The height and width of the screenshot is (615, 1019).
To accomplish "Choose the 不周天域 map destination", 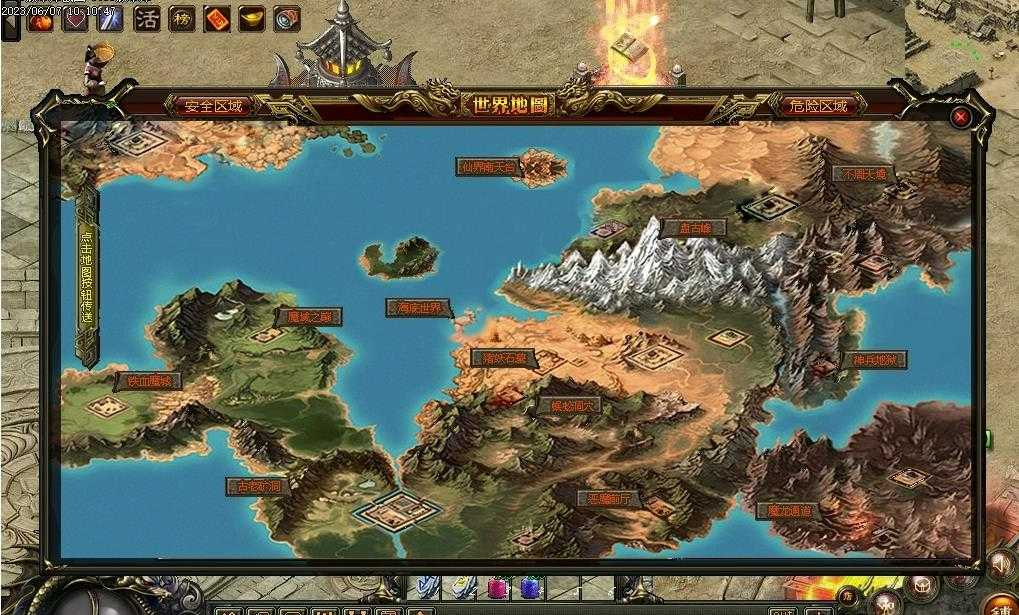I will [x=864, y=174].
